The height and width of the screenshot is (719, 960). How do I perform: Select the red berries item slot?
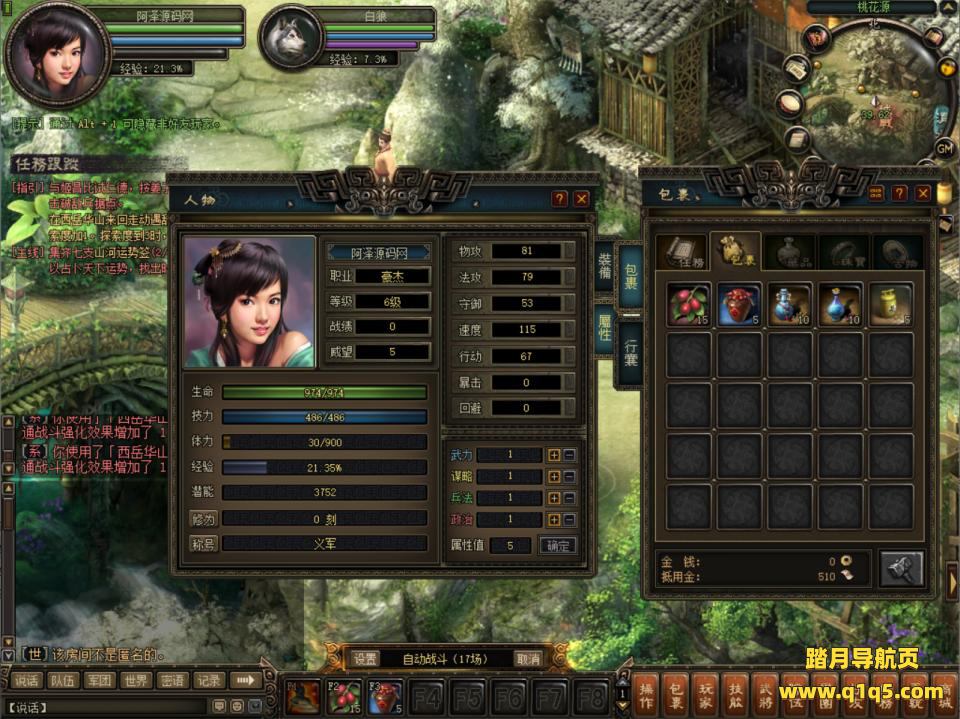689,304
